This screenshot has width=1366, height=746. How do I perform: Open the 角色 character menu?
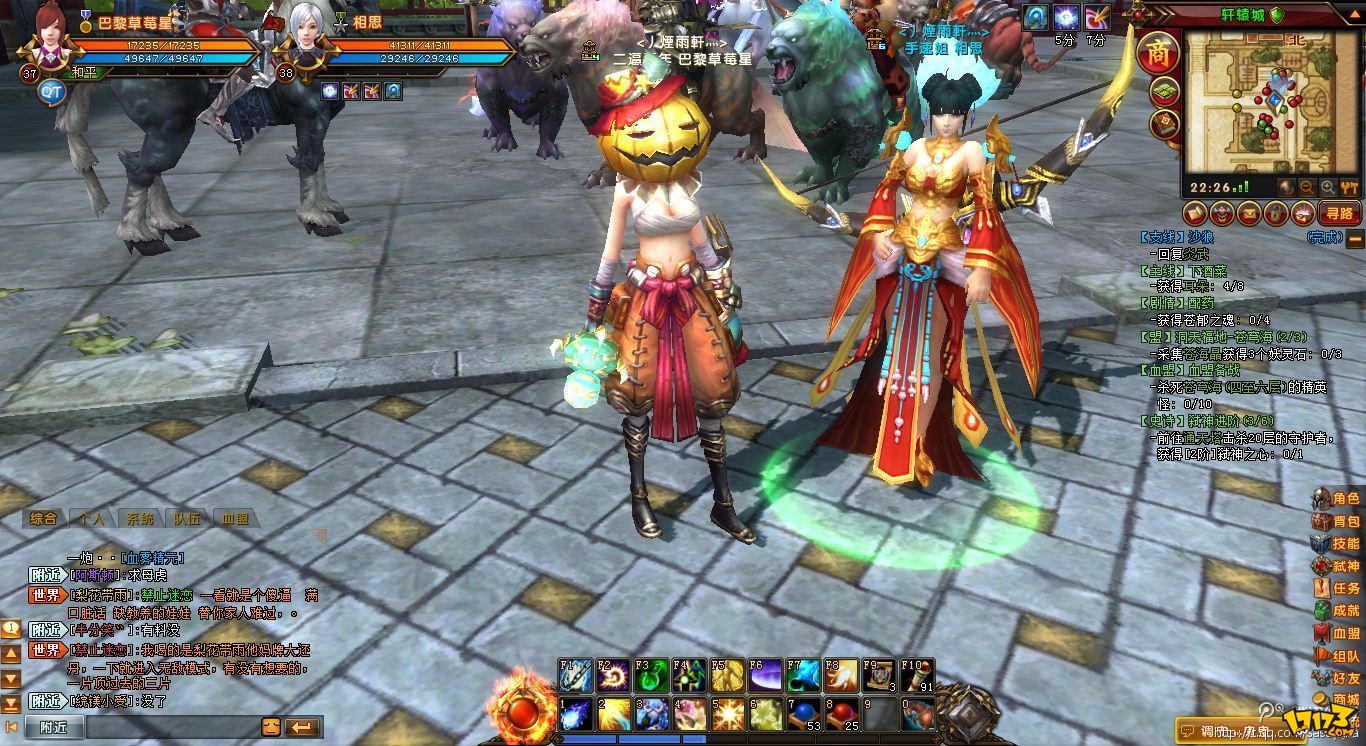point(1336,498)
